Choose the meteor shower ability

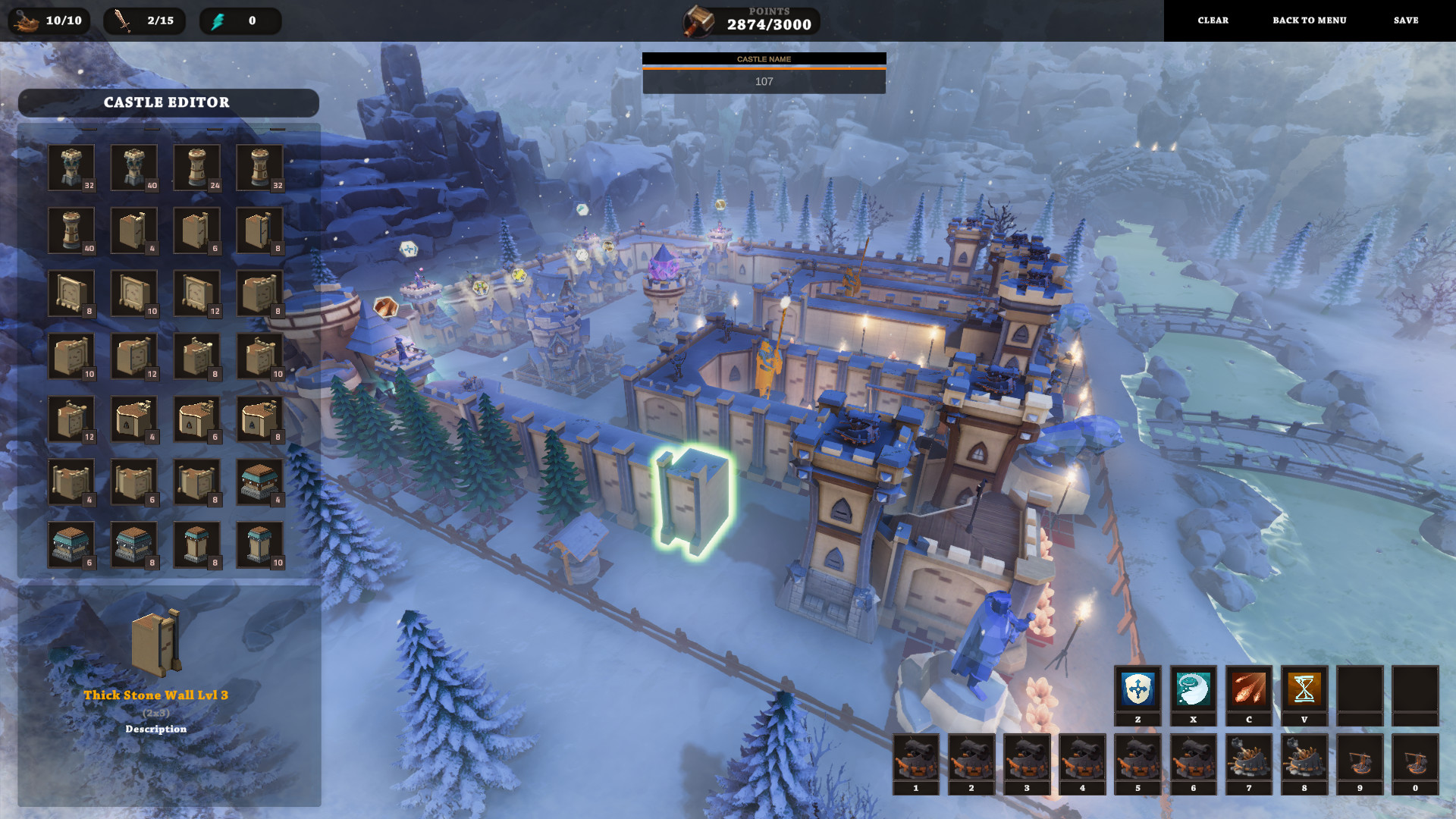point(1248,689)
